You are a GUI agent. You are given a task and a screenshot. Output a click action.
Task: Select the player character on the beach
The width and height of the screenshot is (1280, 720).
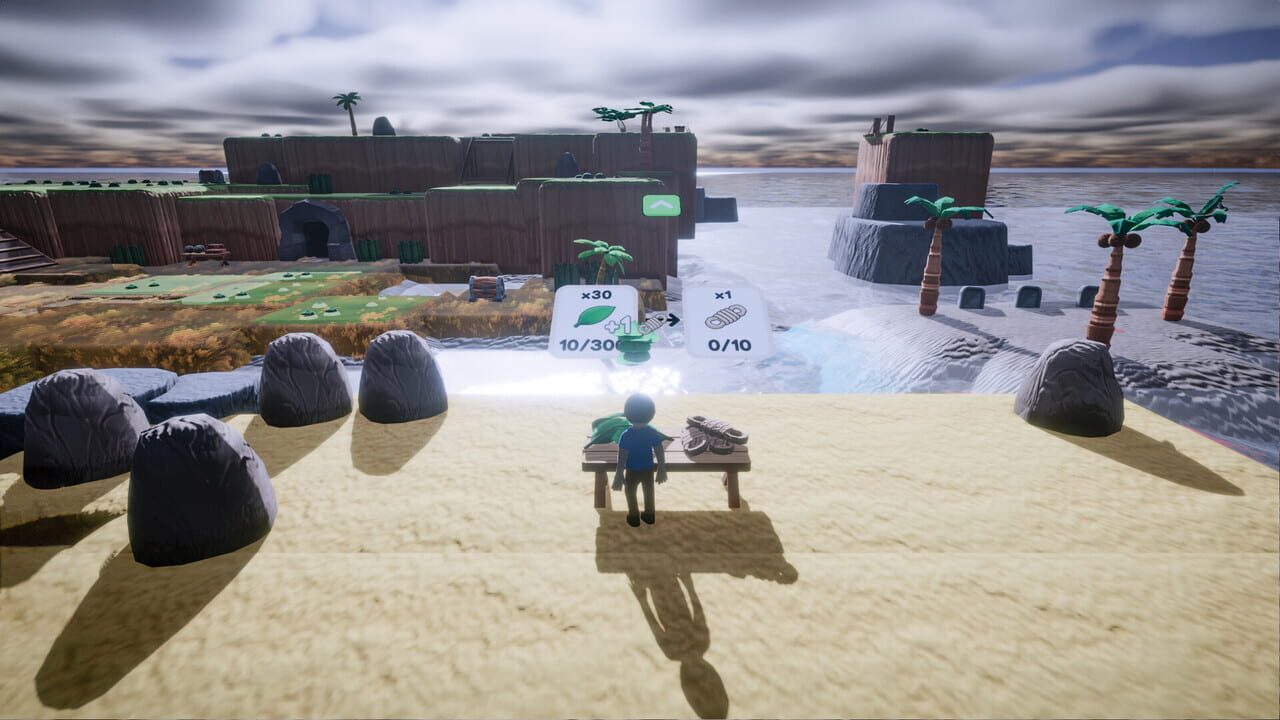coord(640,460)
